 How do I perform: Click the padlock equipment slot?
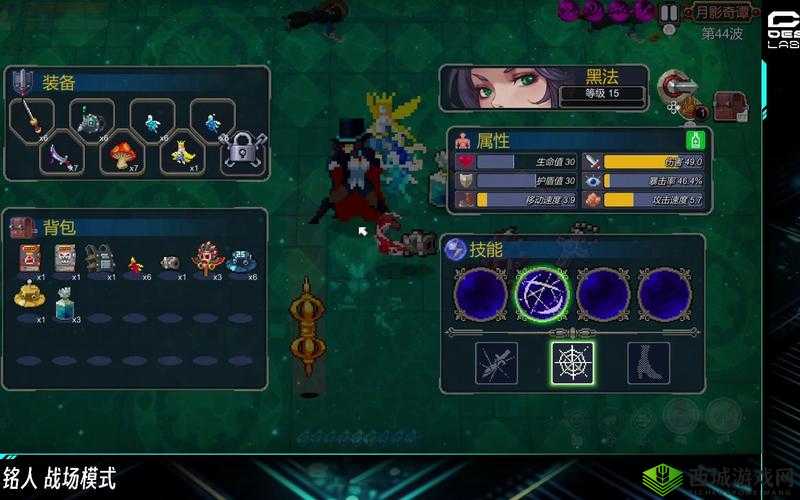(242, 152)
